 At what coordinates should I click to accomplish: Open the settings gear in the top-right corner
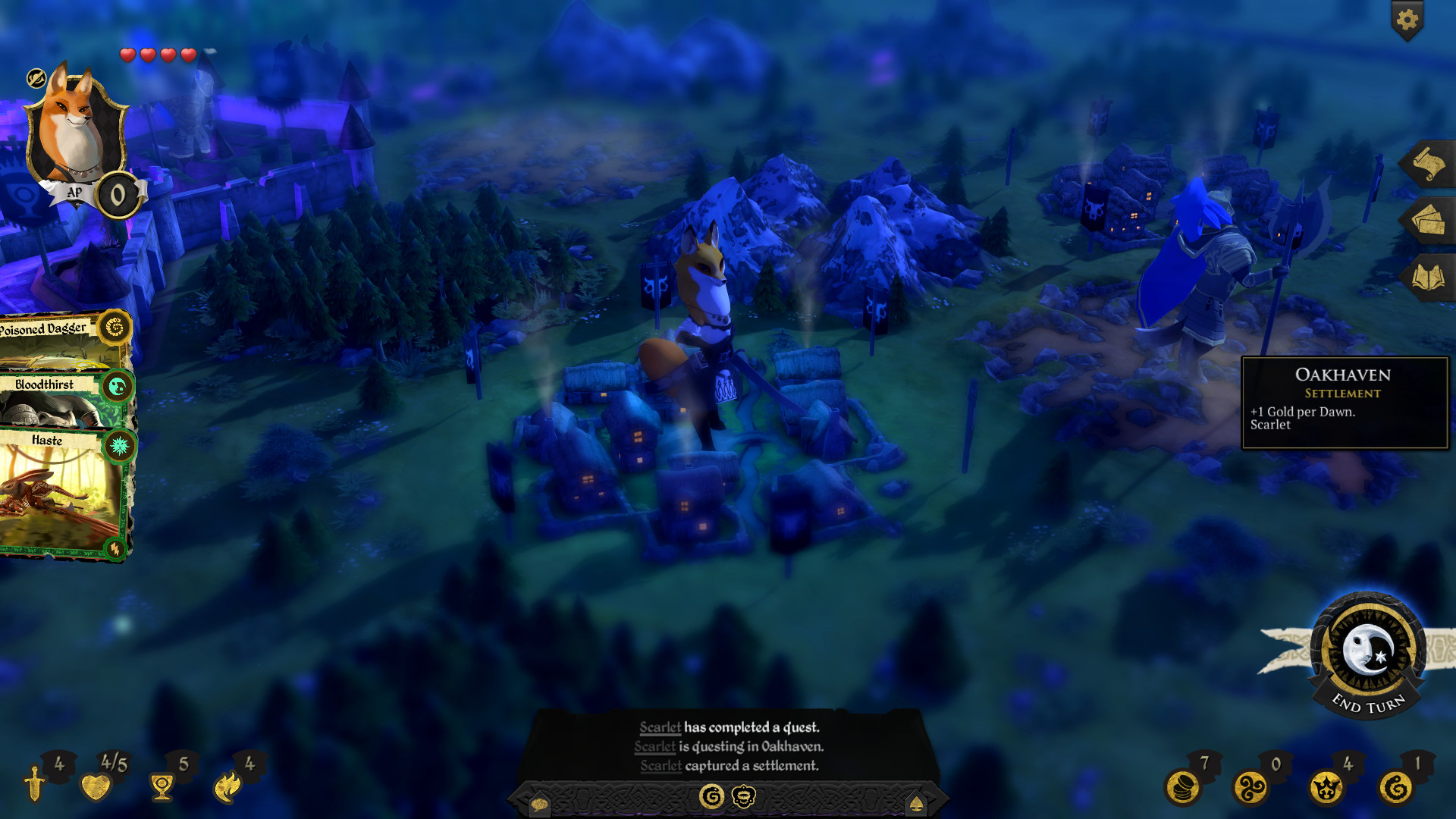pos(1408,21)
